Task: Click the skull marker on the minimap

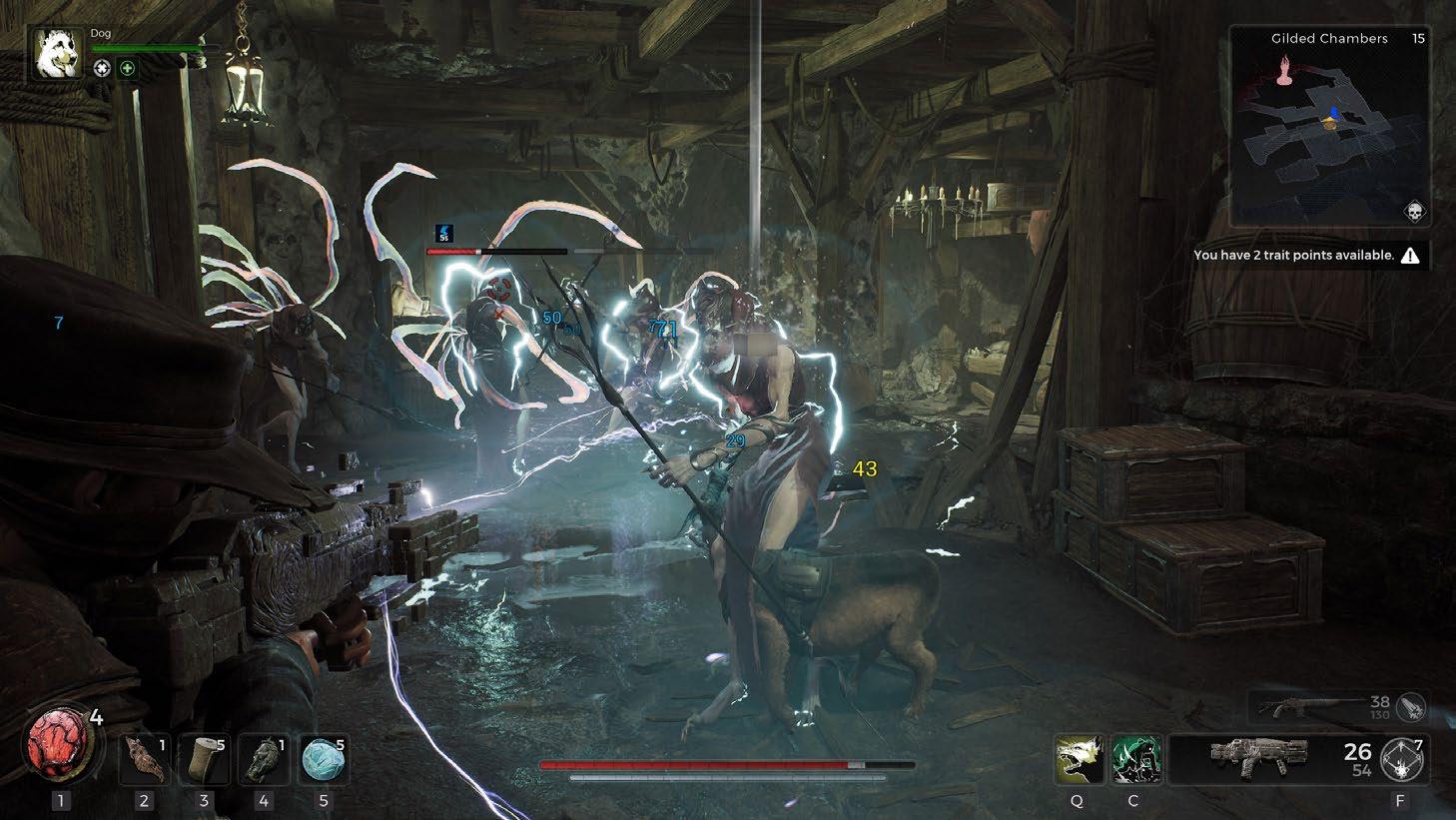Action: tap(1415, 211)
